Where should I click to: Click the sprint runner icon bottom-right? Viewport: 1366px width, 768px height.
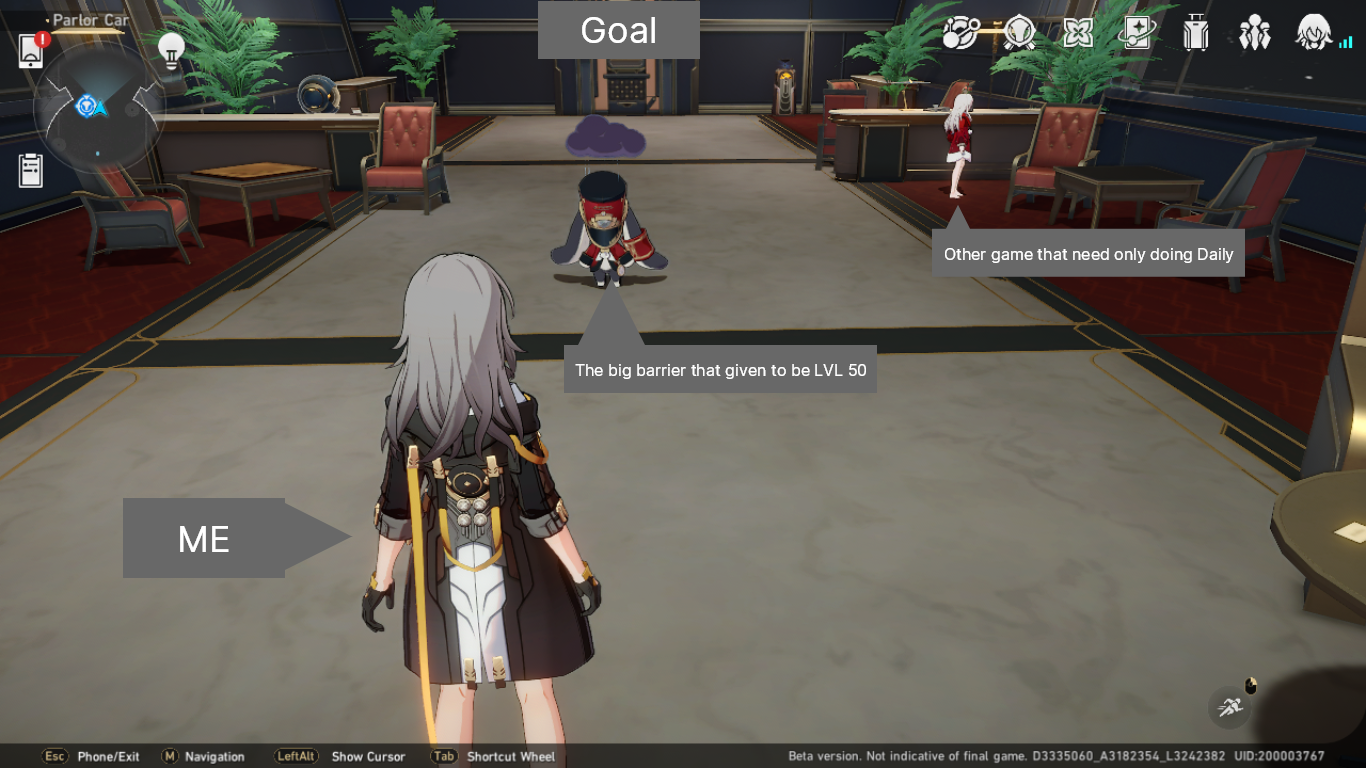1229,707
